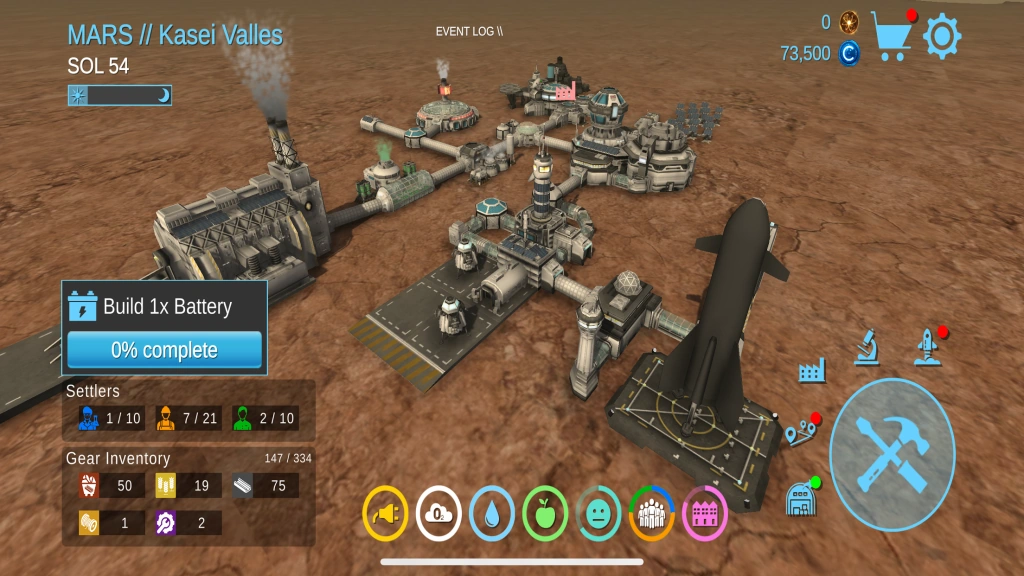The height and width of the screenshot is (576, 1024).
Task: Show the population crowd indicator
Action: [x=651, y=514]
